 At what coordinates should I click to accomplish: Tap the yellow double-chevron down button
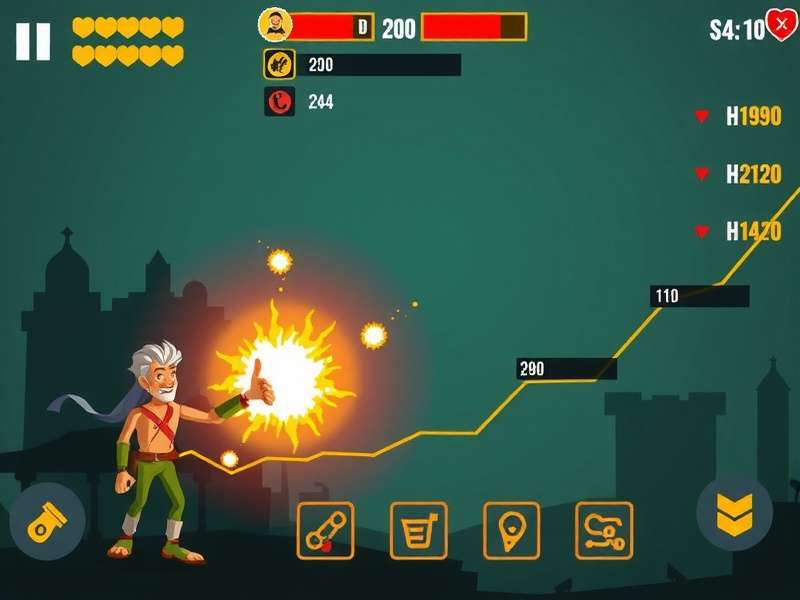[x=734, y=513]
